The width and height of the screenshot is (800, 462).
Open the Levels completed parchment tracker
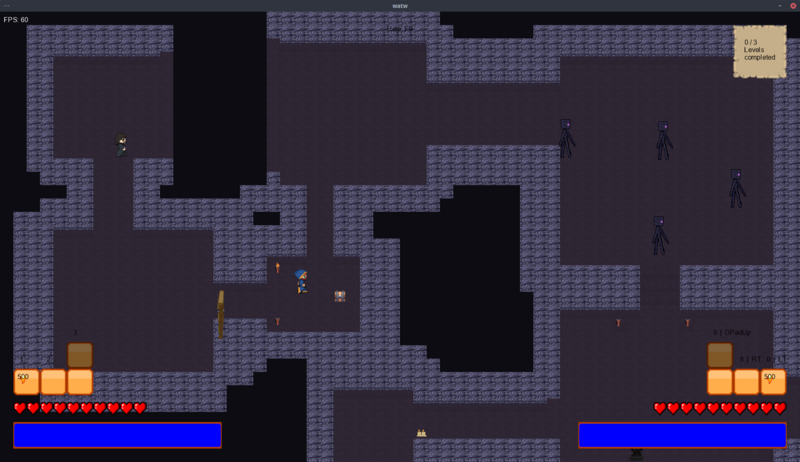point(759,52)
